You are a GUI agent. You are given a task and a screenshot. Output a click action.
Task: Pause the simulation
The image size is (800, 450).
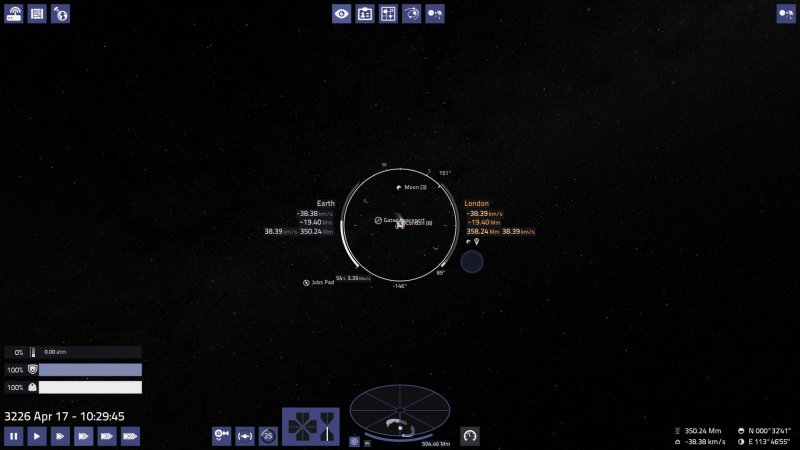[13, 436]
